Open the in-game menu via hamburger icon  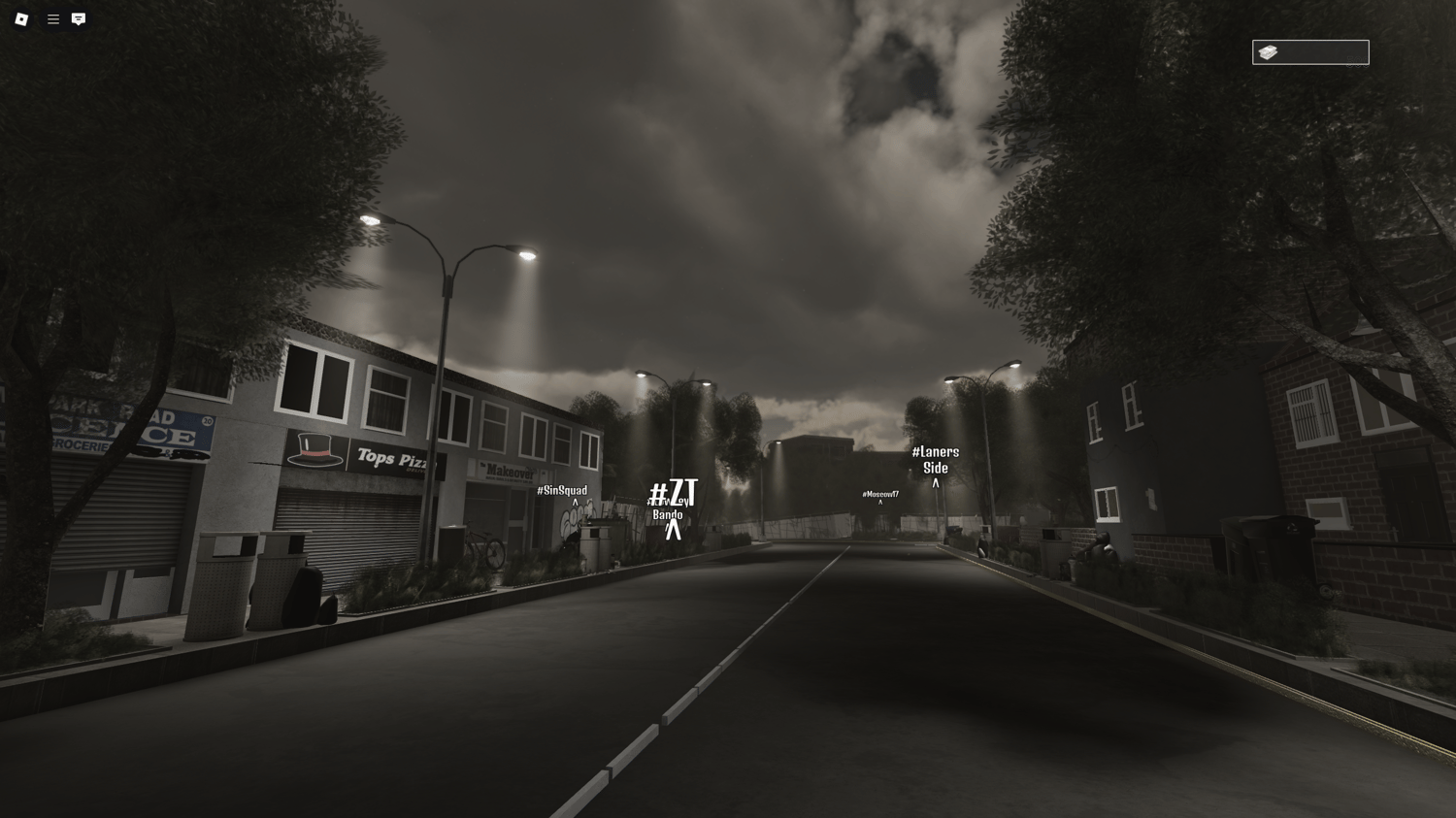click(x=53, y=18)
